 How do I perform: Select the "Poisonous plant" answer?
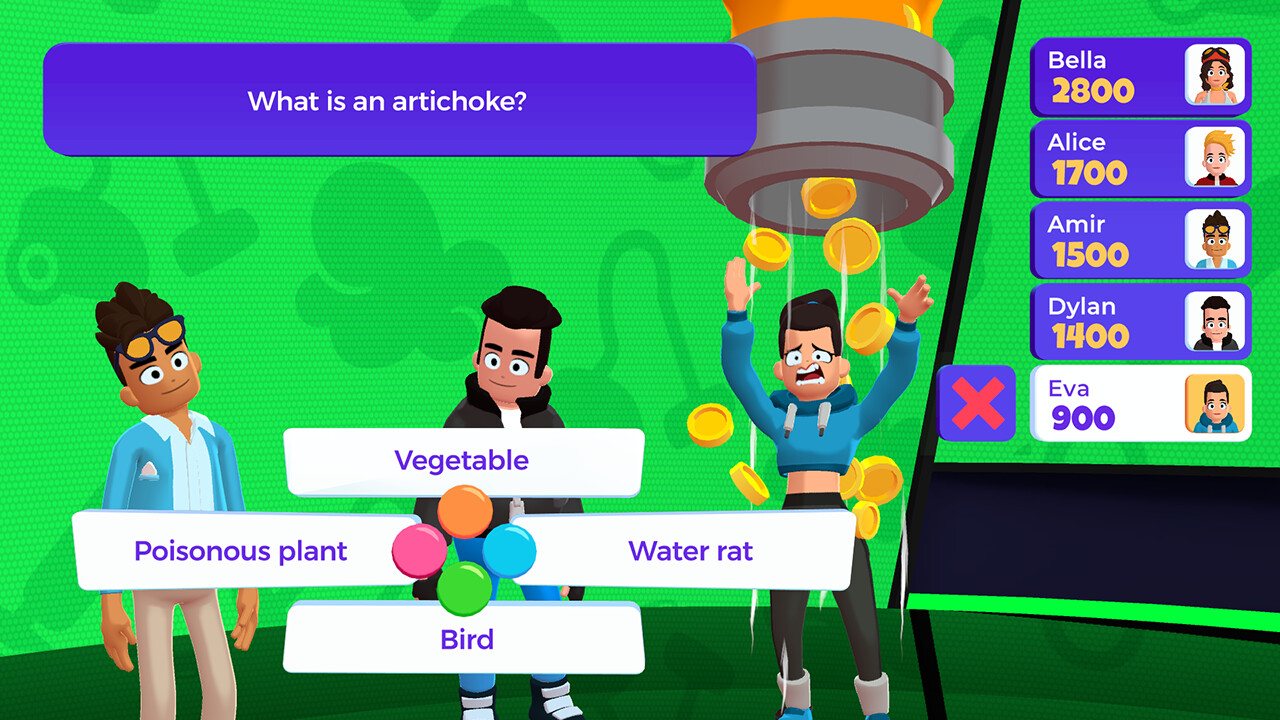[241, 550]
